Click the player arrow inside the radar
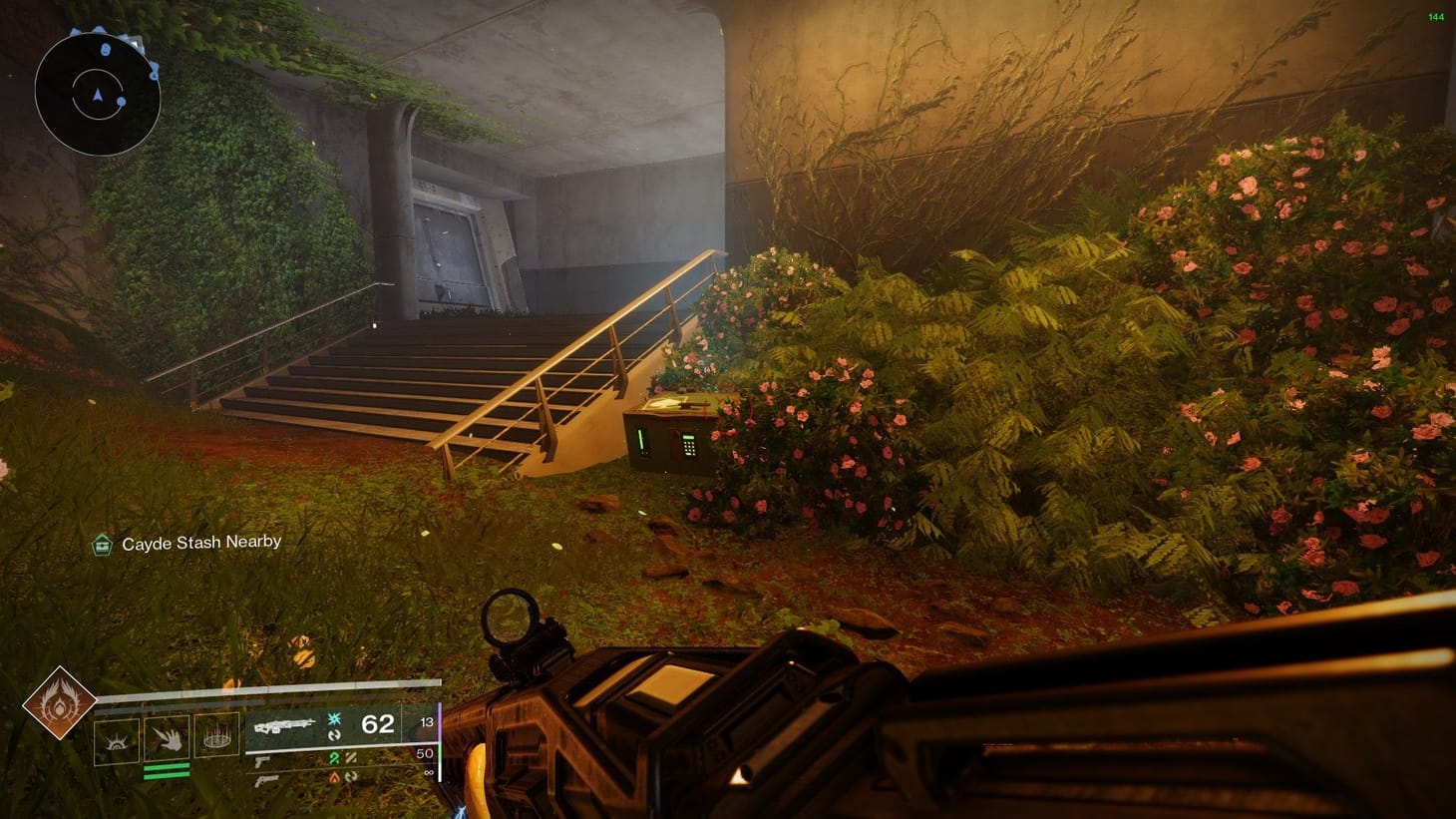The height and width of the screenshot is (819, 1456). [98, 95]
